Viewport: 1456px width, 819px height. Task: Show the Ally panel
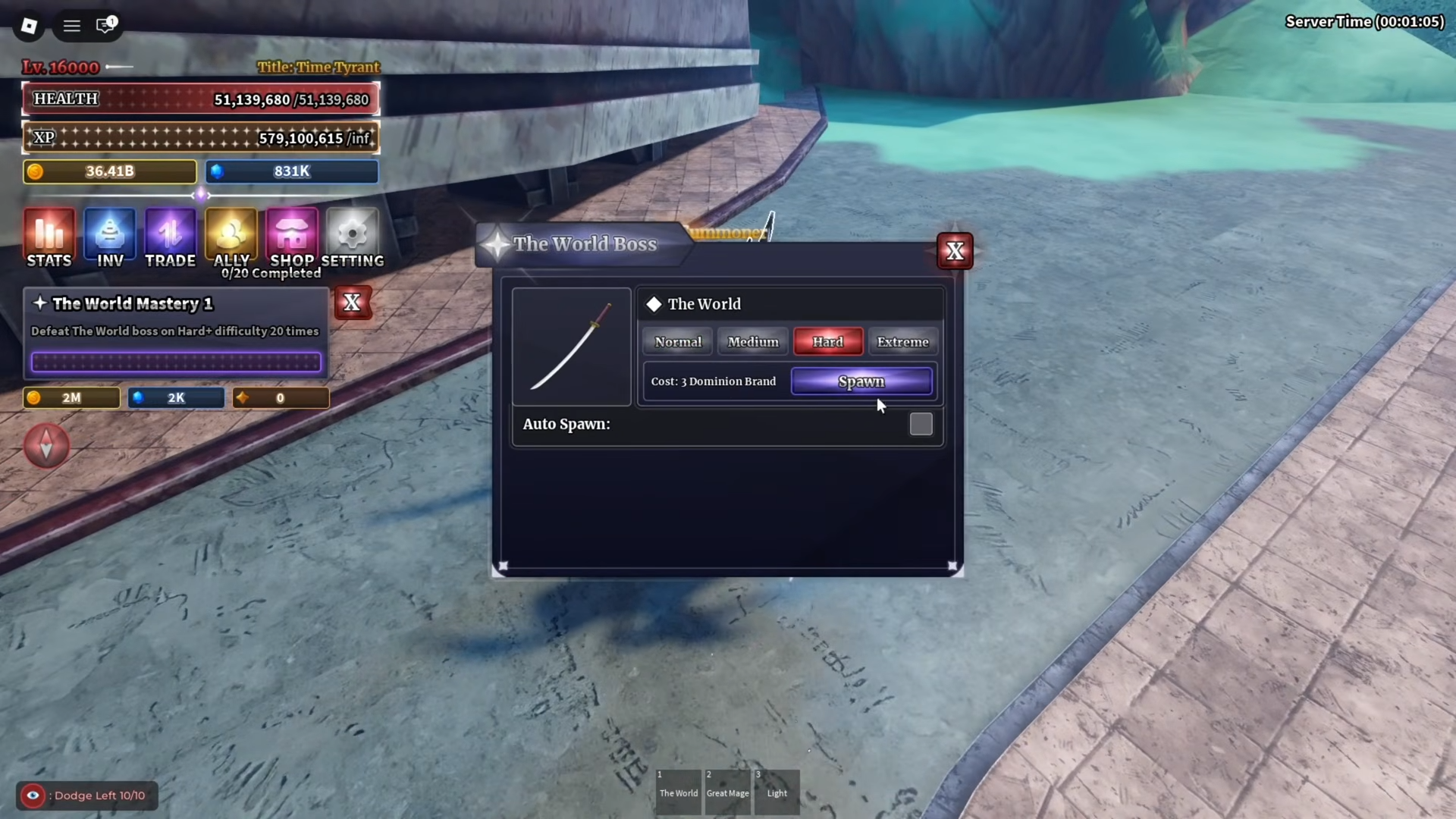[x=231, y=238]
